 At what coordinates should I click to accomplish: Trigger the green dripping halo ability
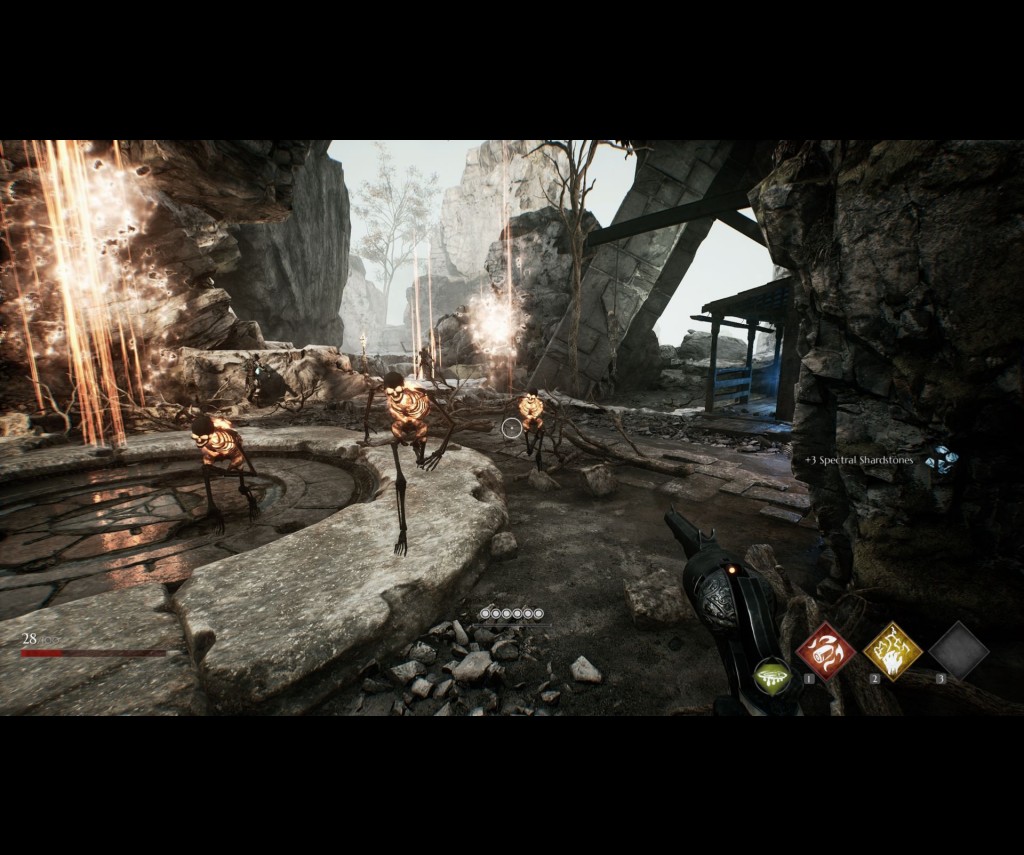pyautogui.click(x=771, y=675)
